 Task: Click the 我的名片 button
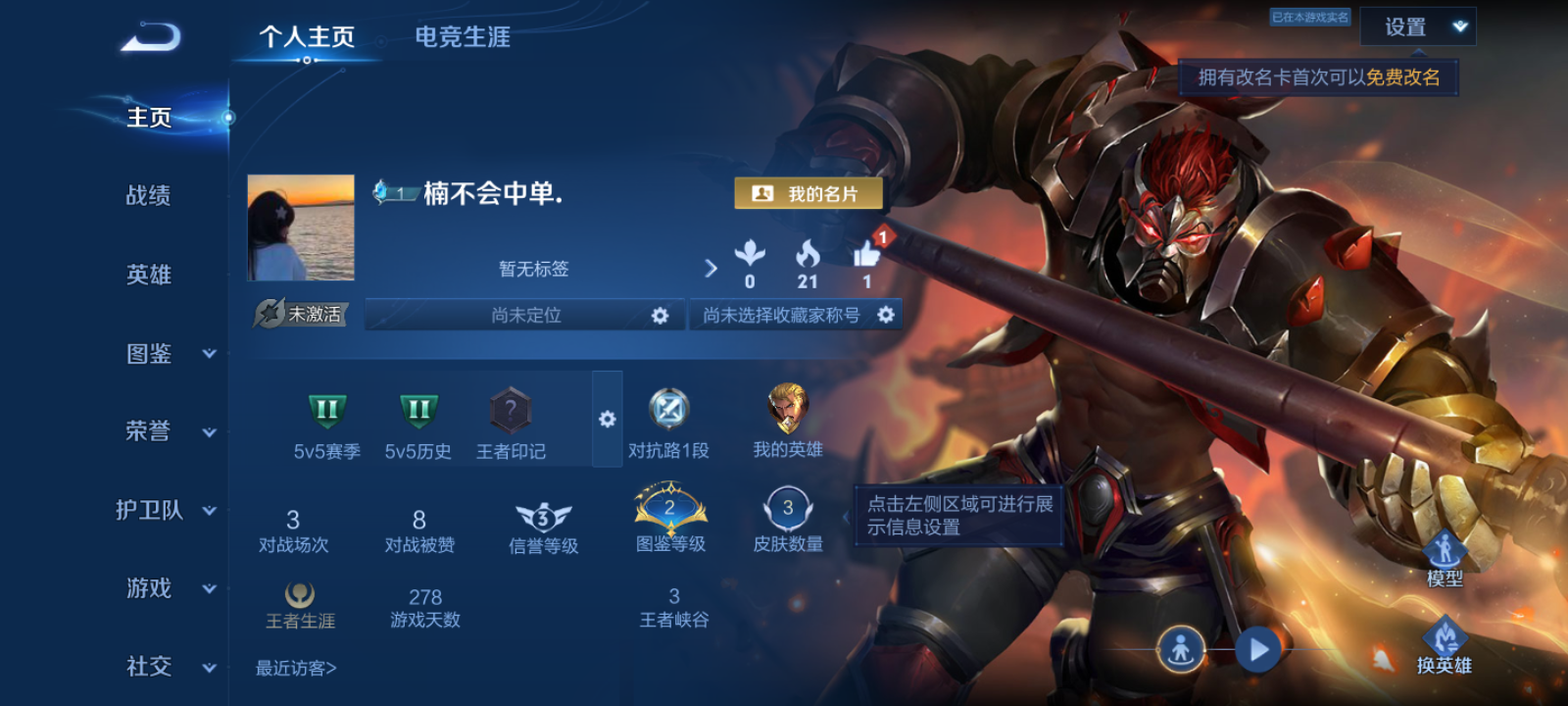[x=808, y=193]
